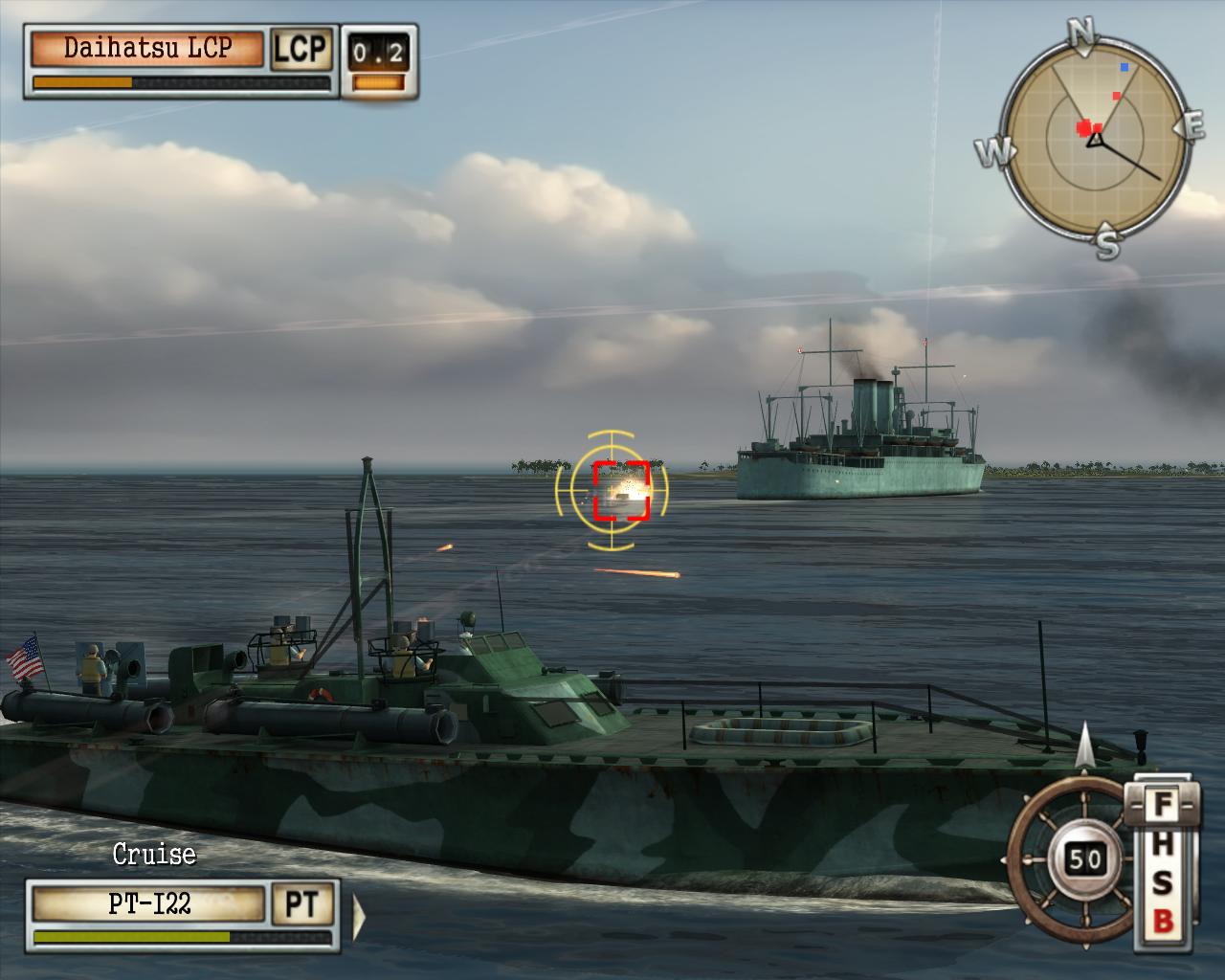The width and height of the screenshot is (1225, 980).
Task: Click the LCP target class badge
Action: coord(301,50)
